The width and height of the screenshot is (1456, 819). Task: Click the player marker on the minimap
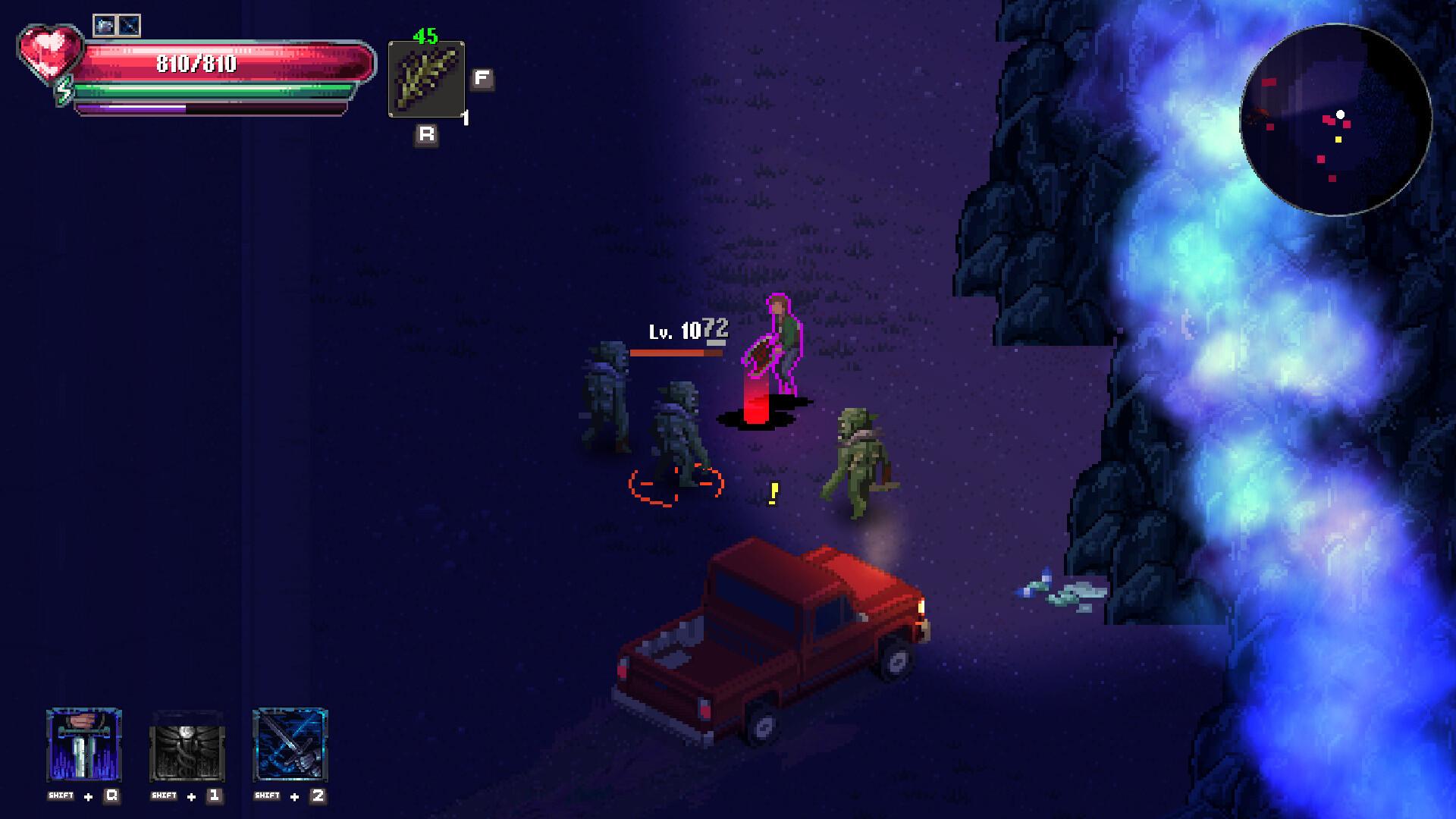(x=1341, y=114)
